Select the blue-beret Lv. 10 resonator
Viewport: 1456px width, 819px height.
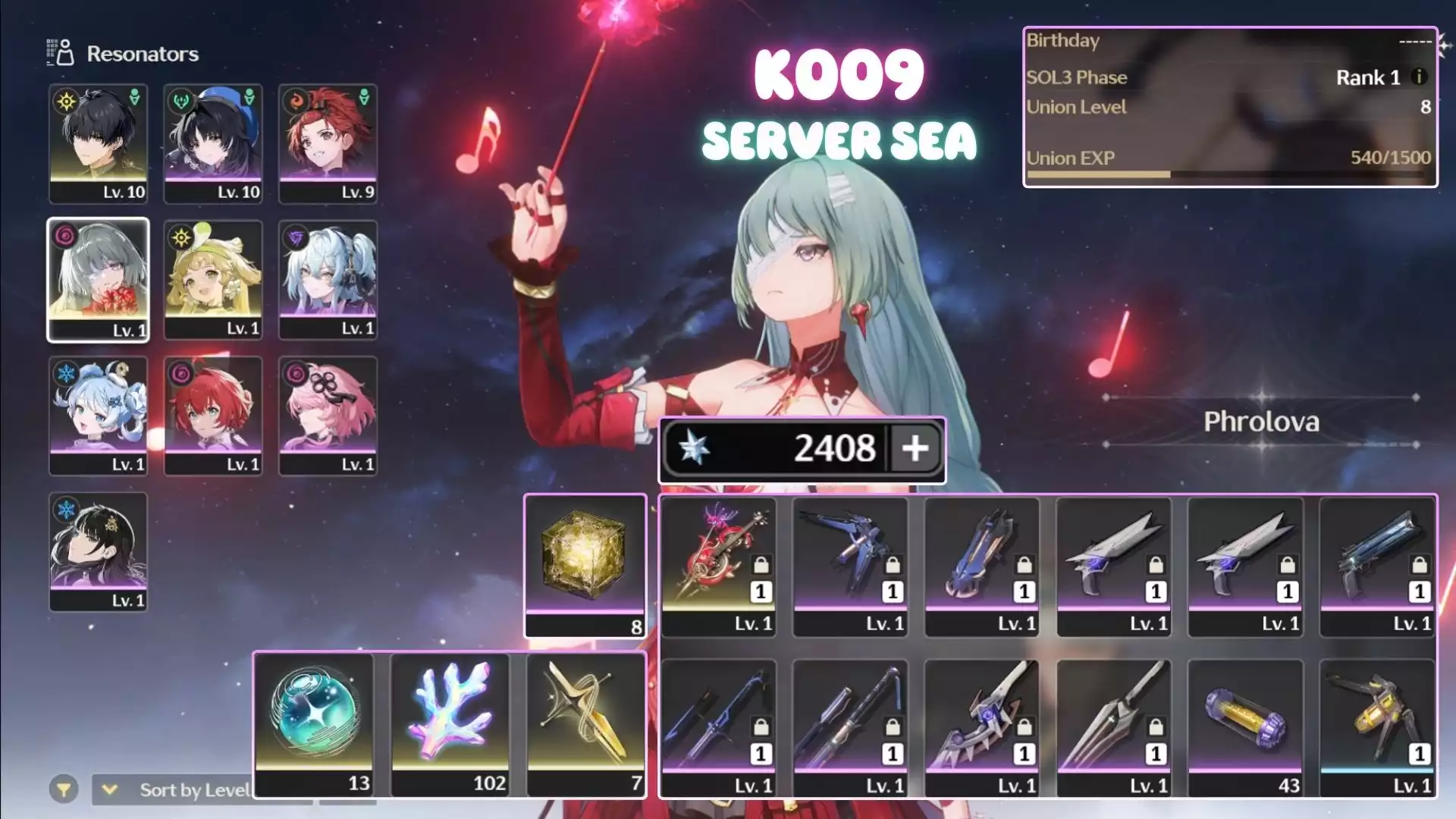[x=213, y=143]
